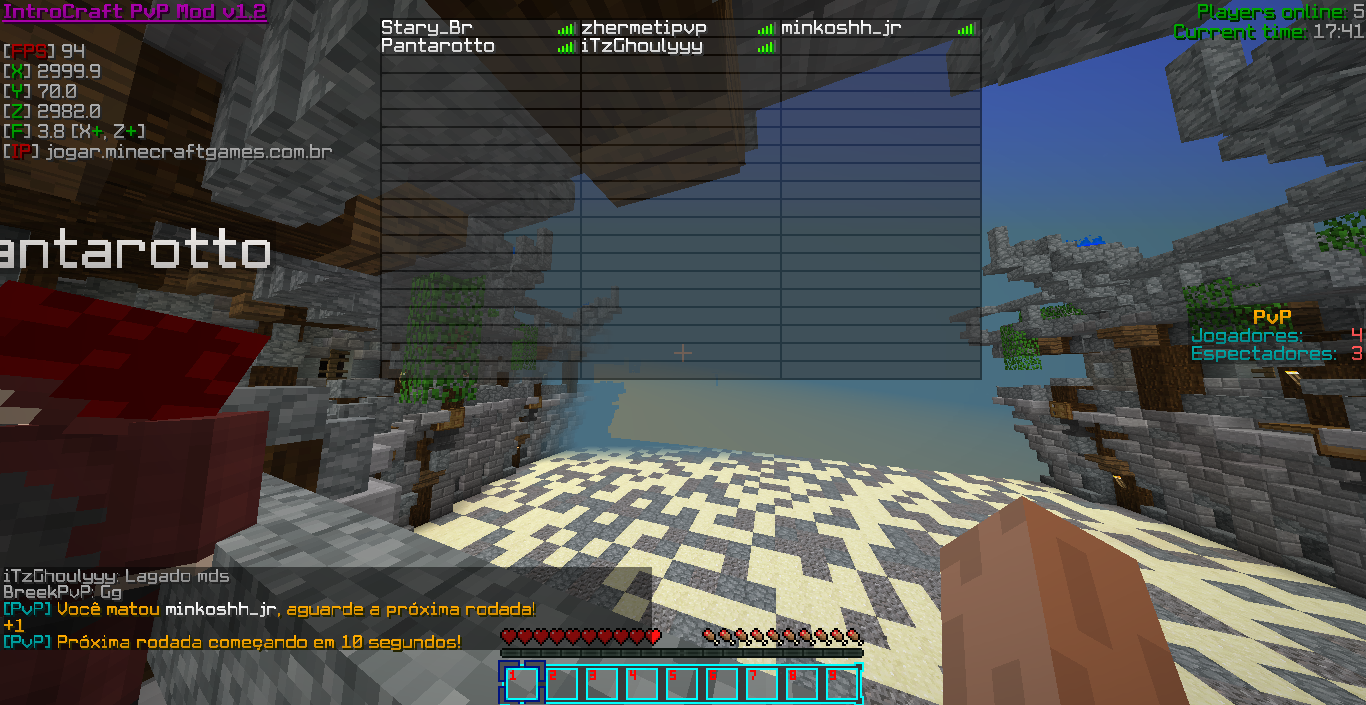Click Pantarotto in the player list

coord(438,46)
